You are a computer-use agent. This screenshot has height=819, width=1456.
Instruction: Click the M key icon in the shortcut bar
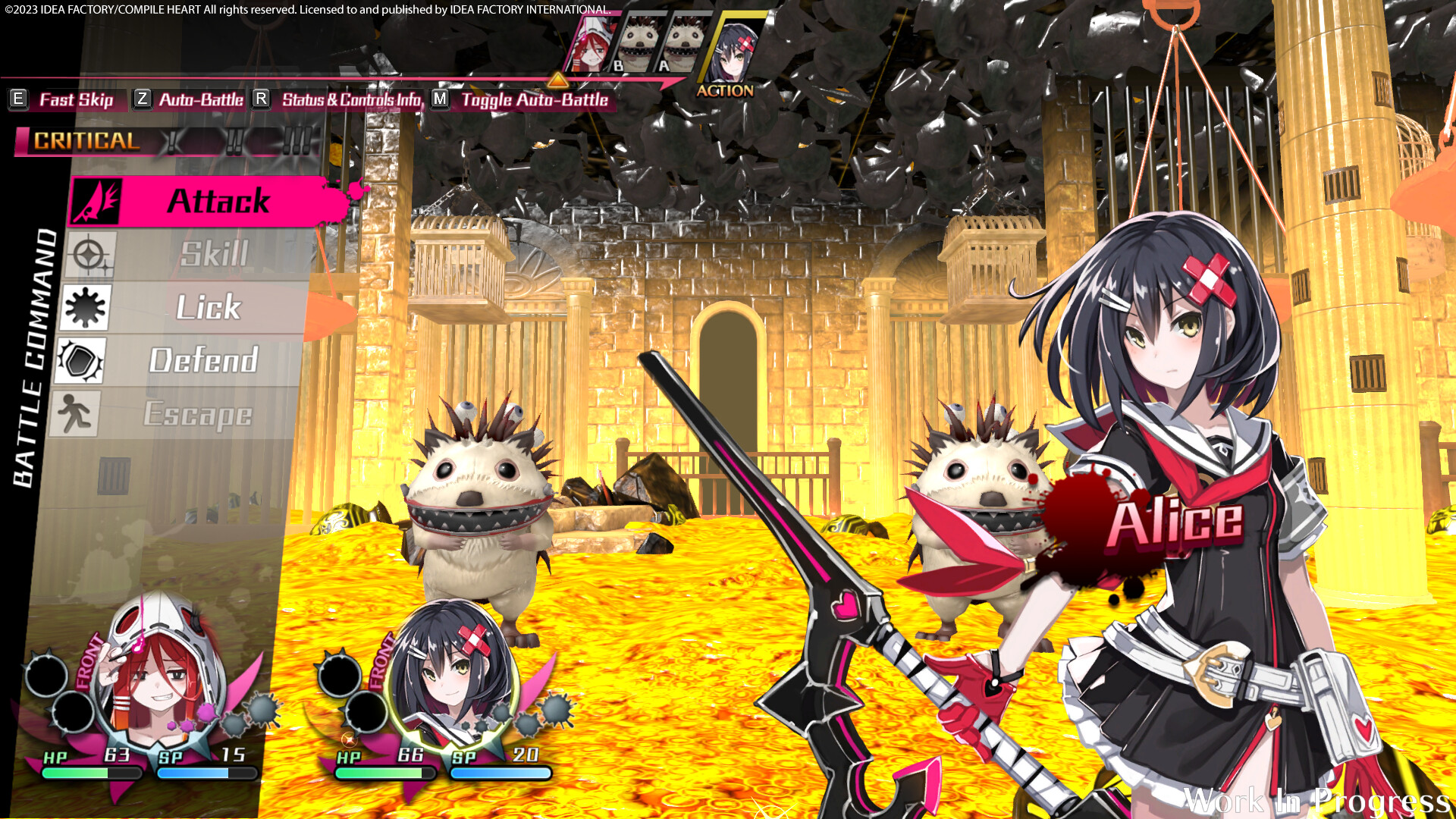[438, 99]
